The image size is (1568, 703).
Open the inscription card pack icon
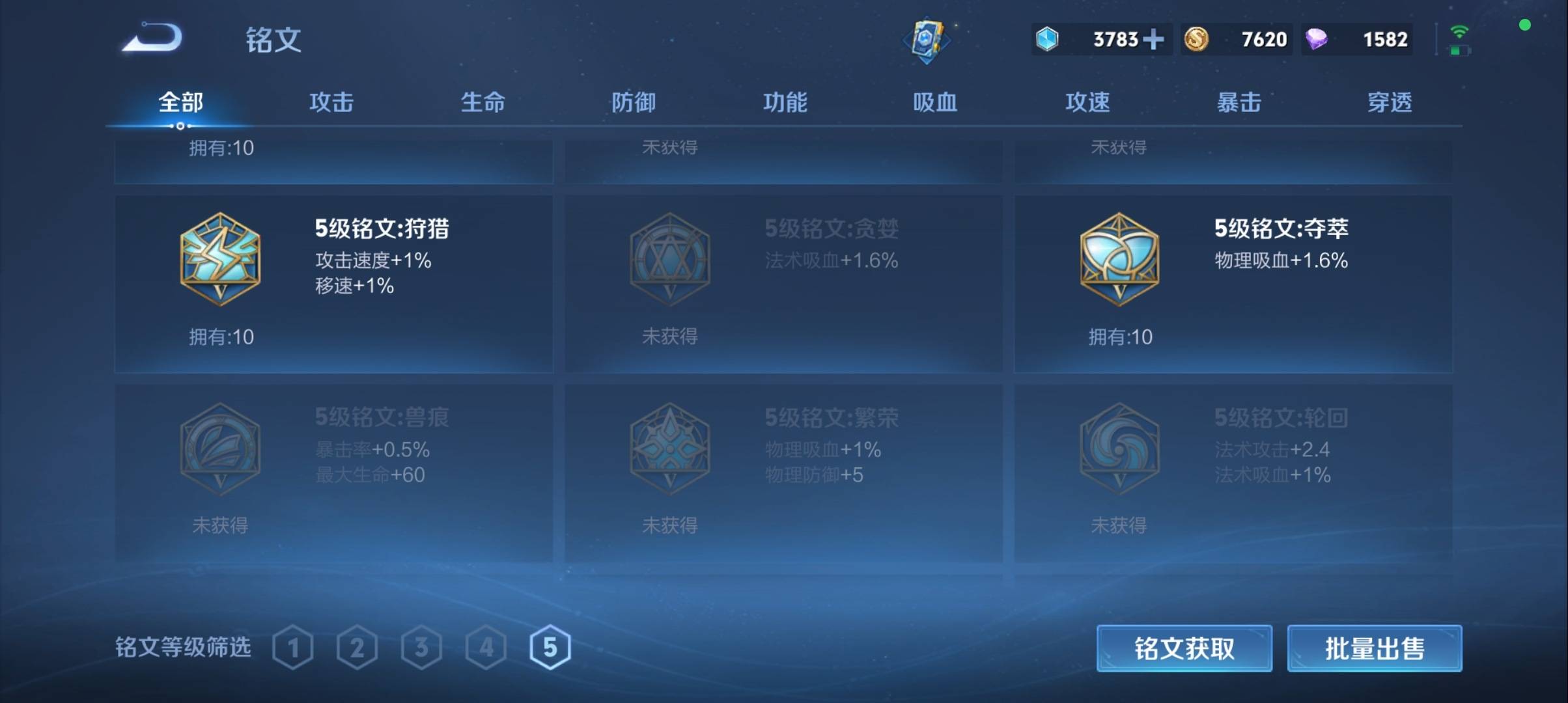point(927,39)
